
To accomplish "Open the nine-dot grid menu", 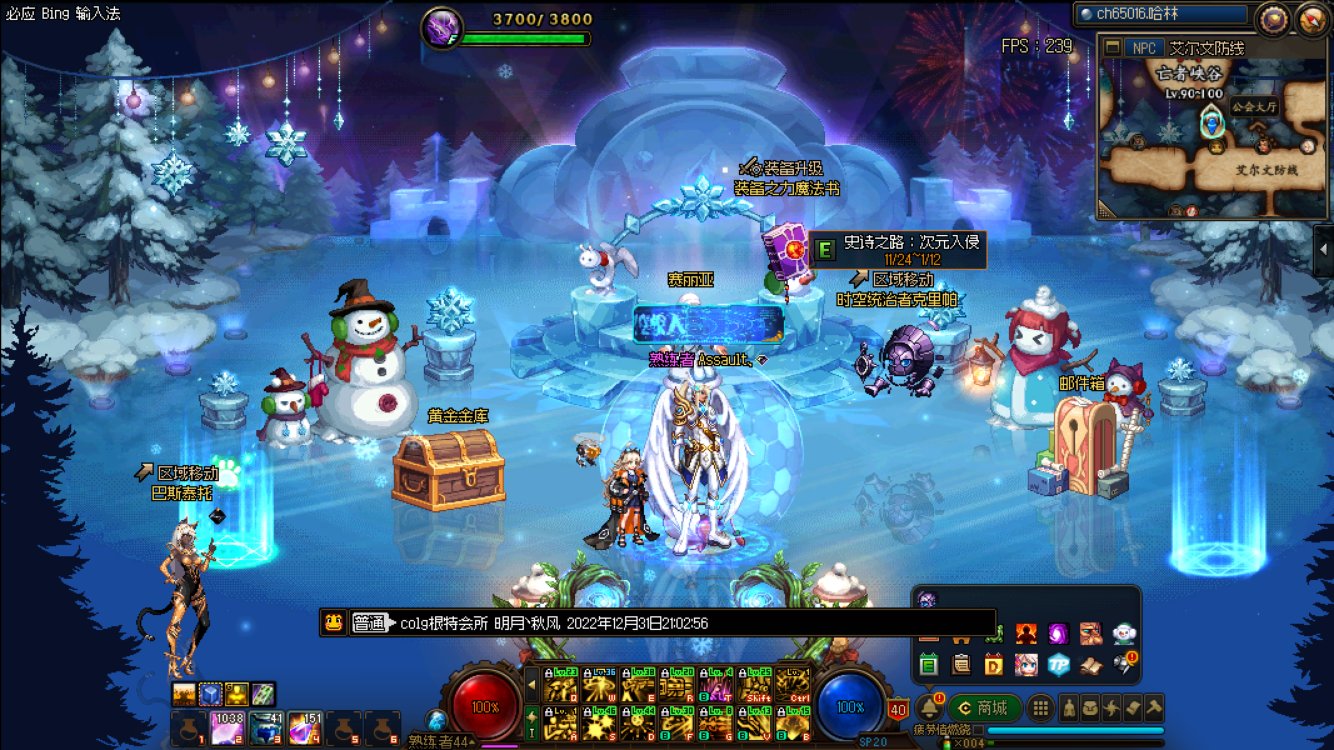I will [x=1041, y=708].
